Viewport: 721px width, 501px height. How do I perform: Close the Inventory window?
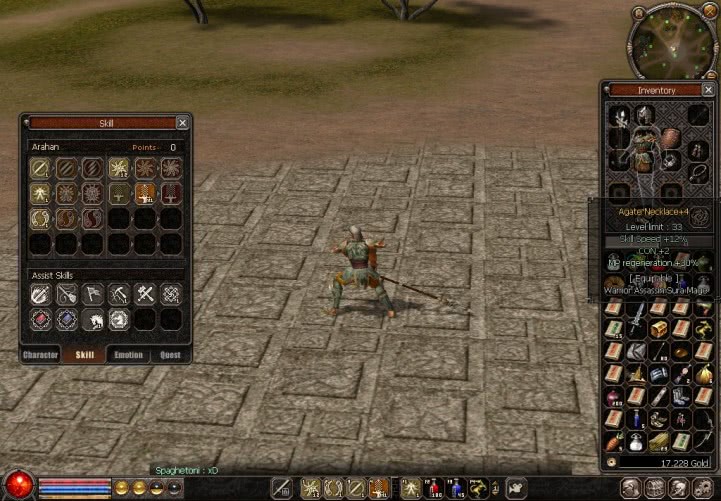coord(706,90)
